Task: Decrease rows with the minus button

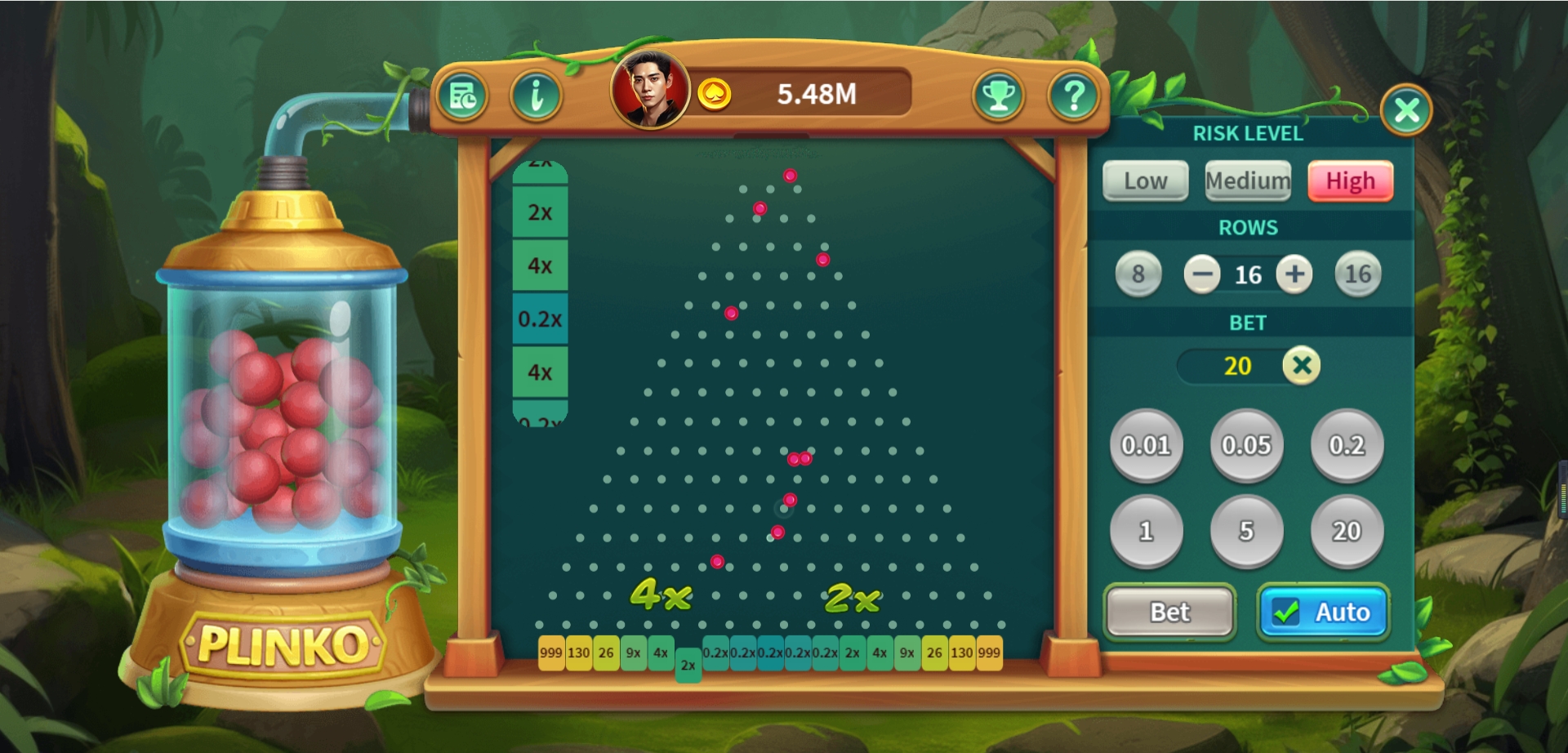Action: pos(1201,274)
